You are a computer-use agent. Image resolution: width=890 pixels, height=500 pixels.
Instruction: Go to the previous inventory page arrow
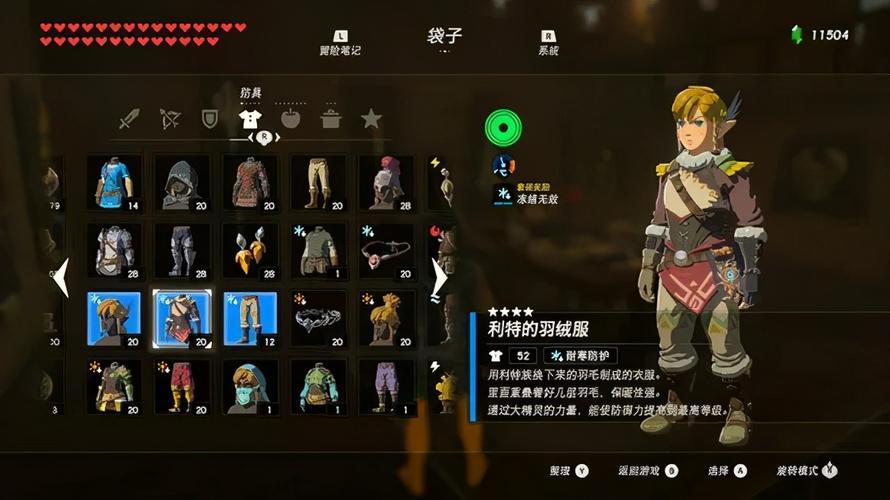[60, 277]
